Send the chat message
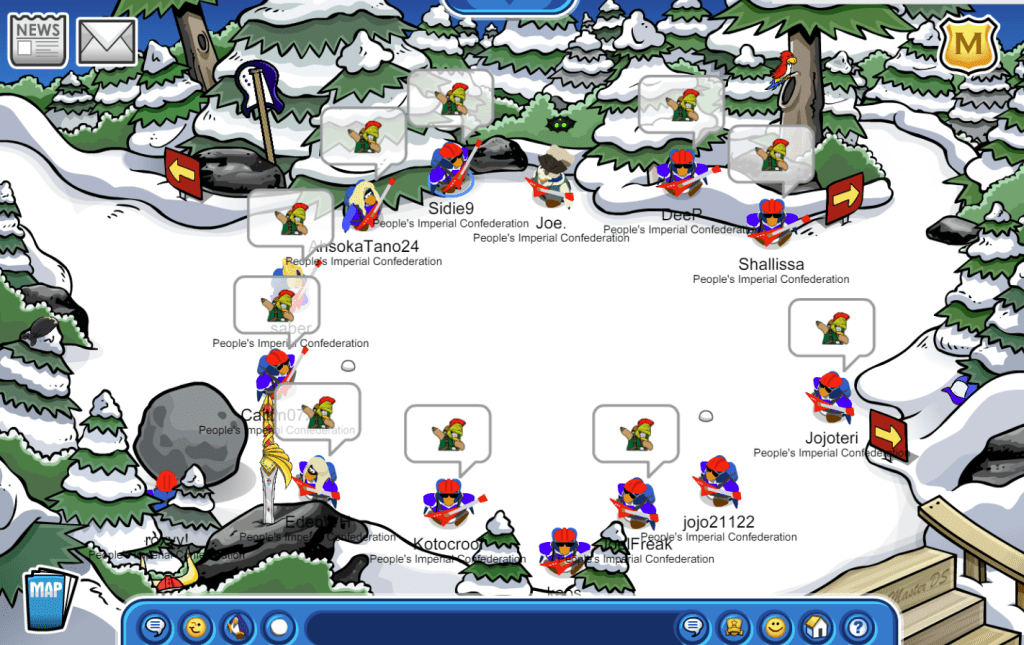 [691, 628]
